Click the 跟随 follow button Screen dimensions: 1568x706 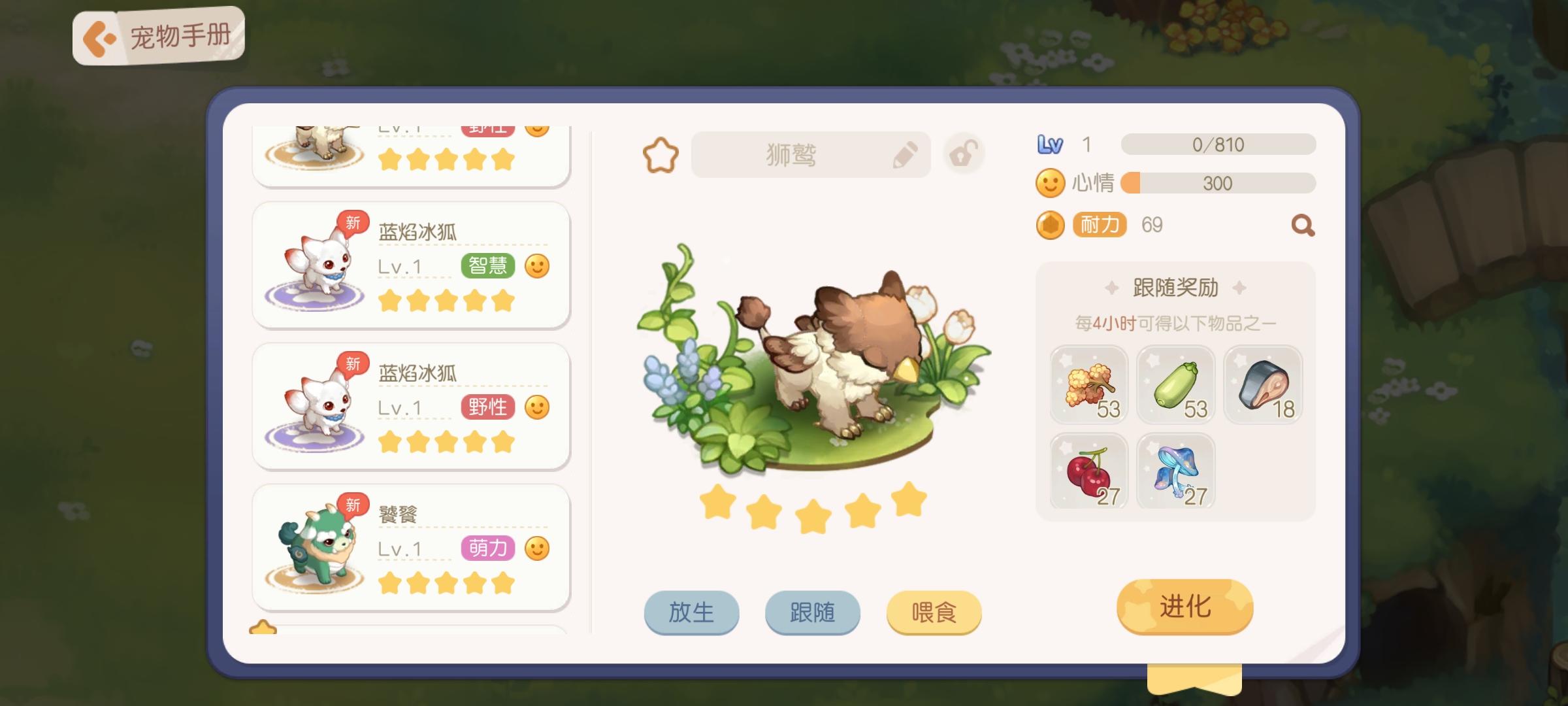pyautogui.click(x=812, y=612)
